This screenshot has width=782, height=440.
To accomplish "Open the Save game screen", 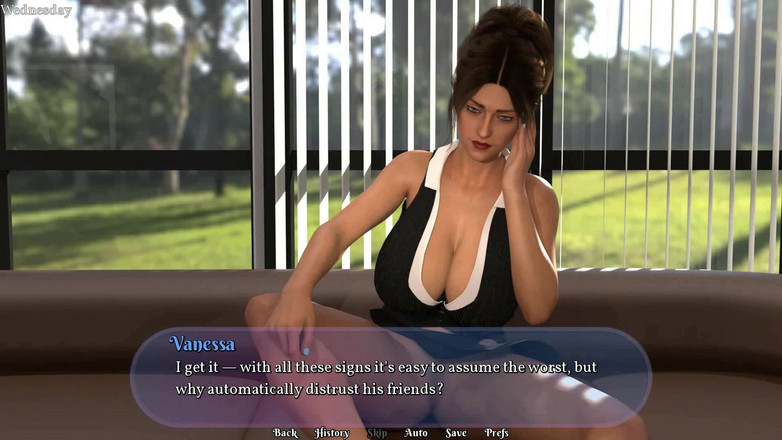I will click(x=456, y=433).
